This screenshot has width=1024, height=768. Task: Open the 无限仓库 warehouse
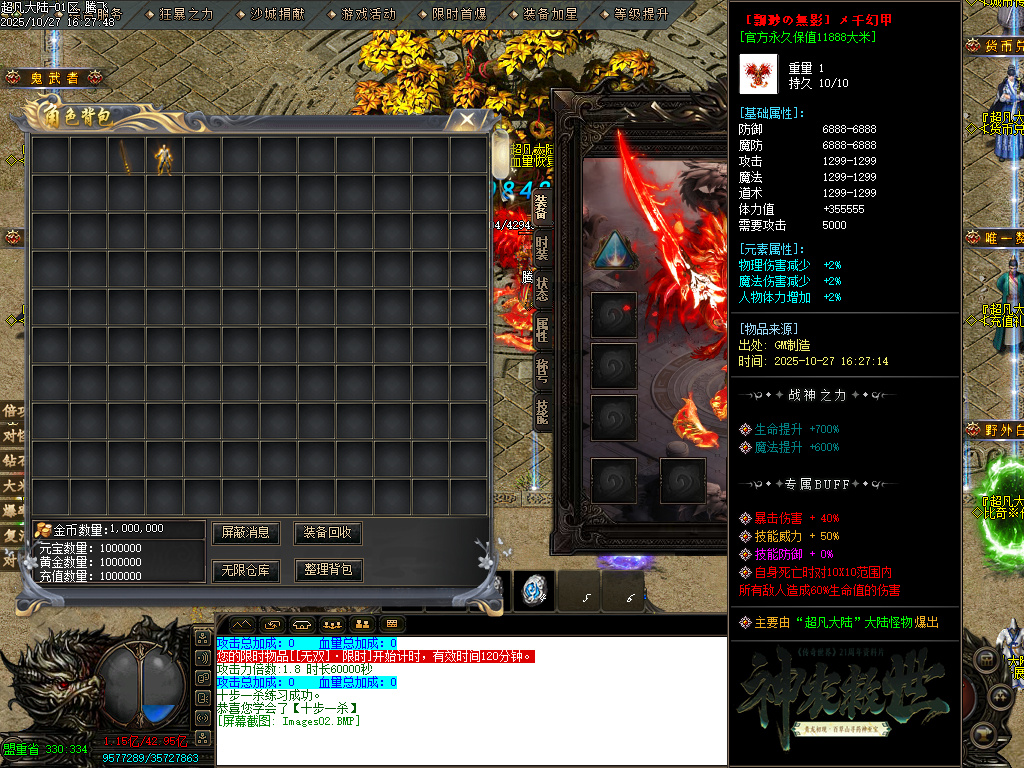tap(246, 570)
